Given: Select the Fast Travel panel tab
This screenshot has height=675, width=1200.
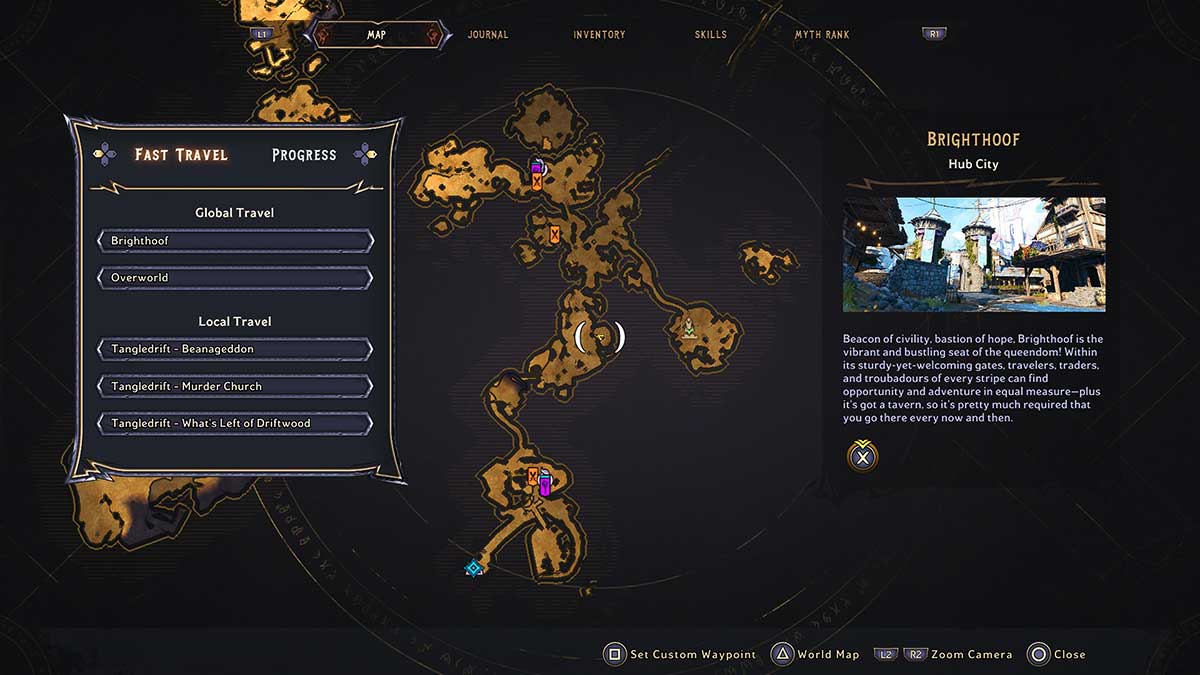Looking at the screenshot, I should 181,155.
